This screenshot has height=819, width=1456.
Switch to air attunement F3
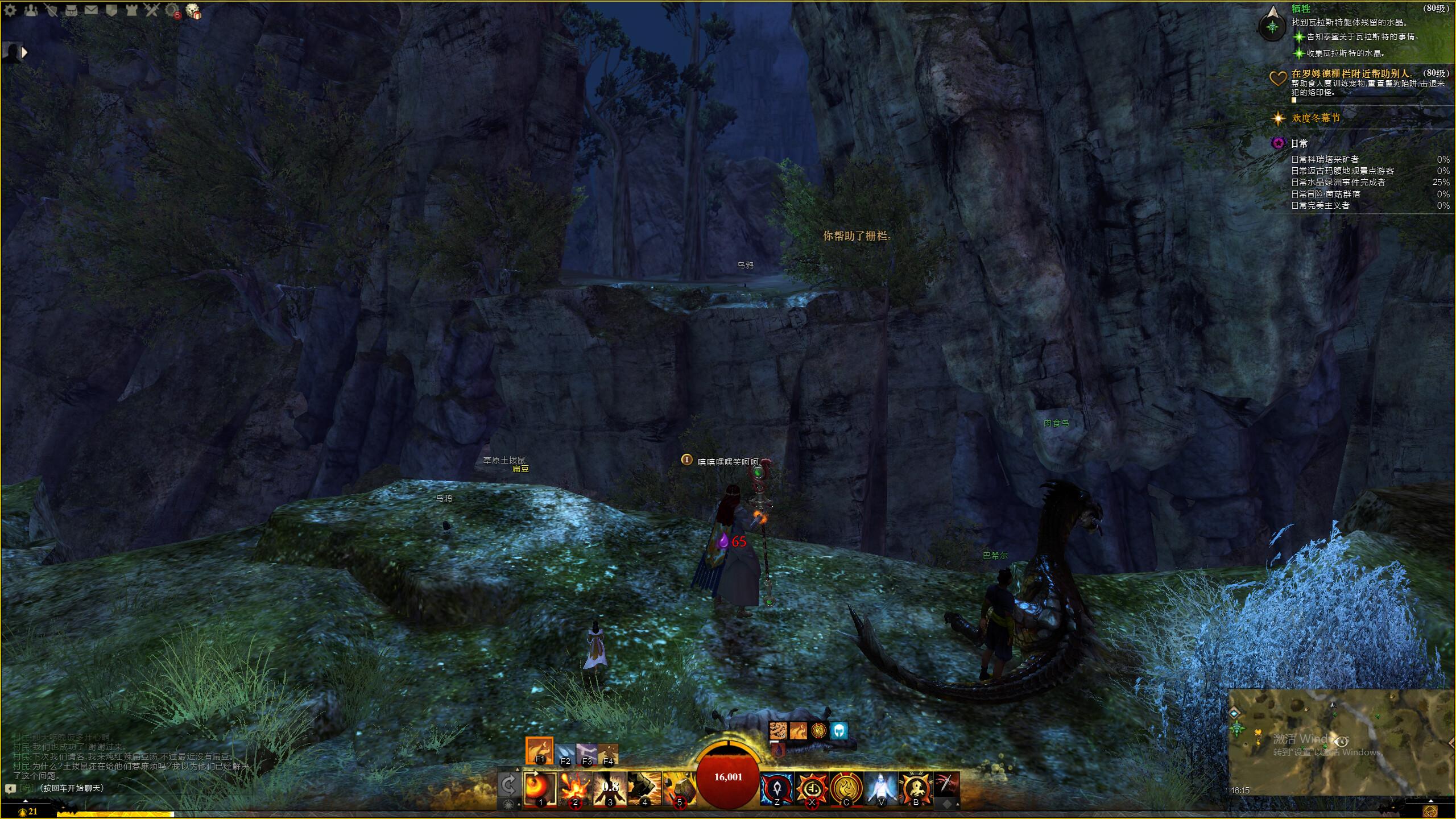(x=586, y=754)
